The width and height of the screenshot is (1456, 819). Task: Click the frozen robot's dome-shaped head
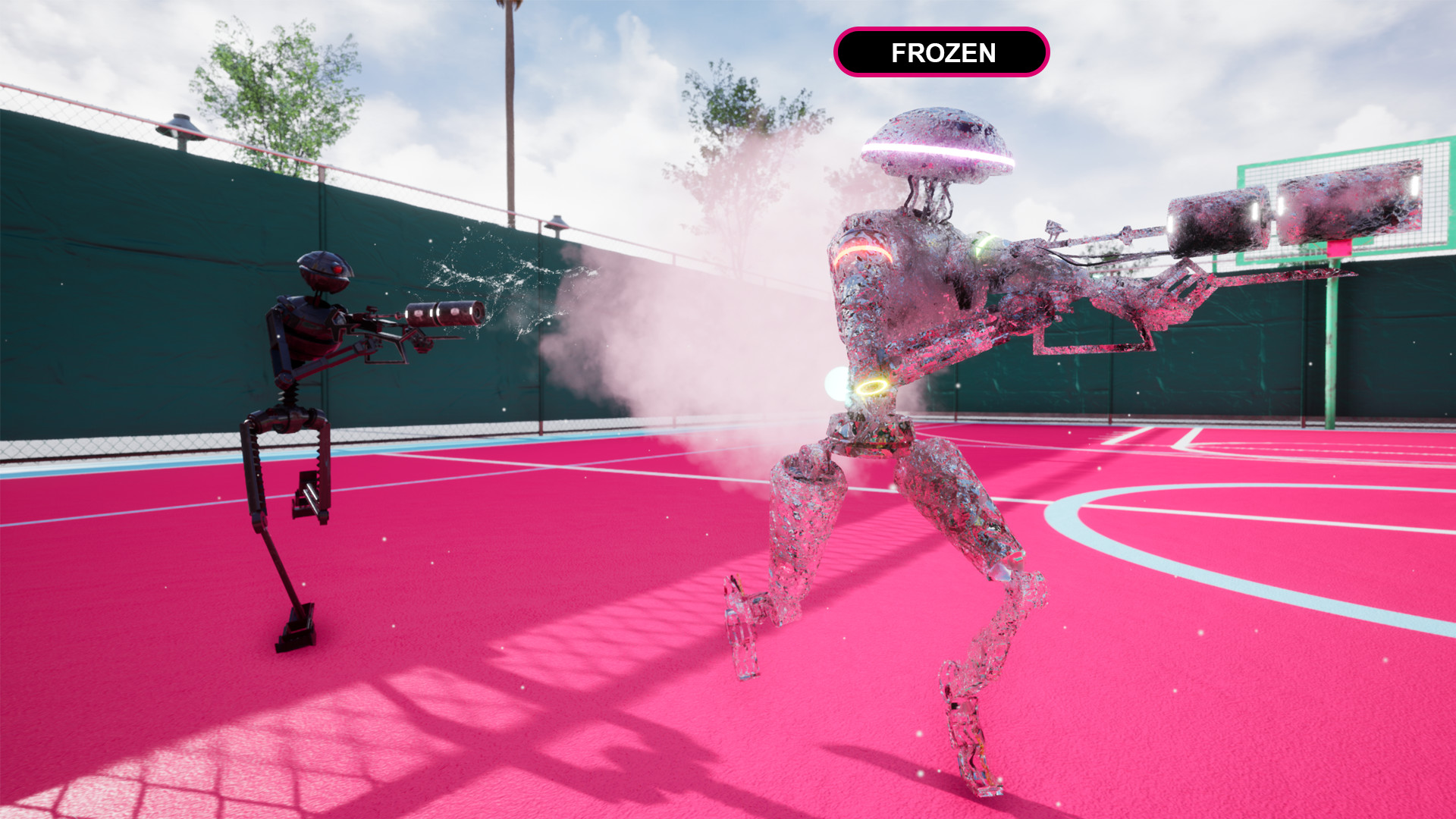[937, 144]
